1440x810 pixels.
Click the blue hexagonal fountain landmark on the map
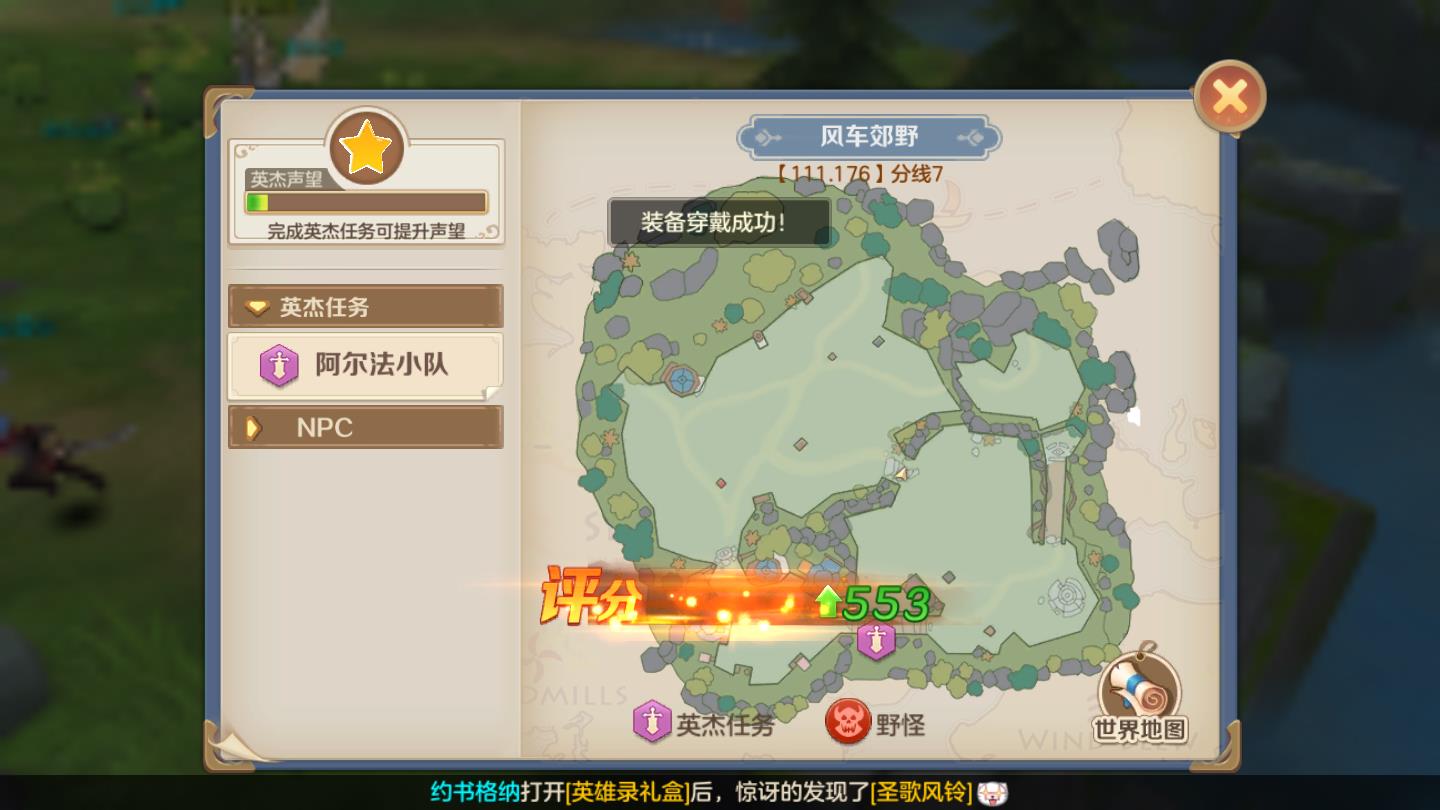click(x=680, y=377)
